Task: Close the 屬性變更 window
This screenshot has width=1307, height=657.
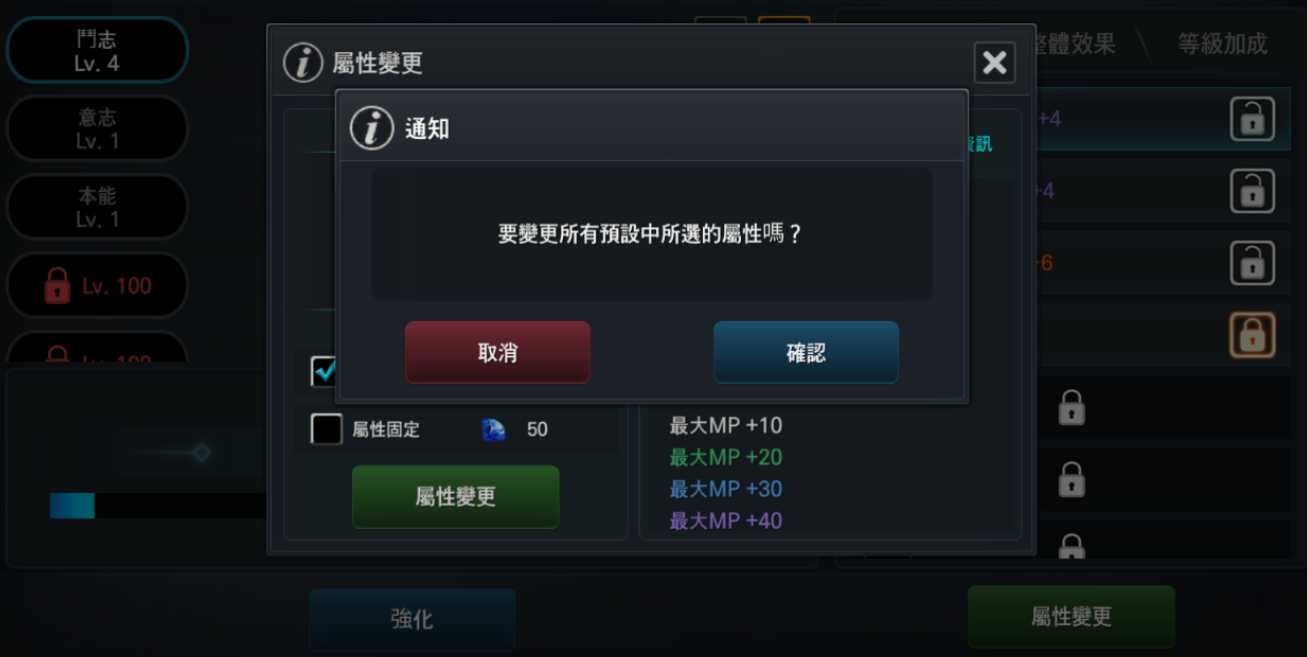Action: pos(994,63)
